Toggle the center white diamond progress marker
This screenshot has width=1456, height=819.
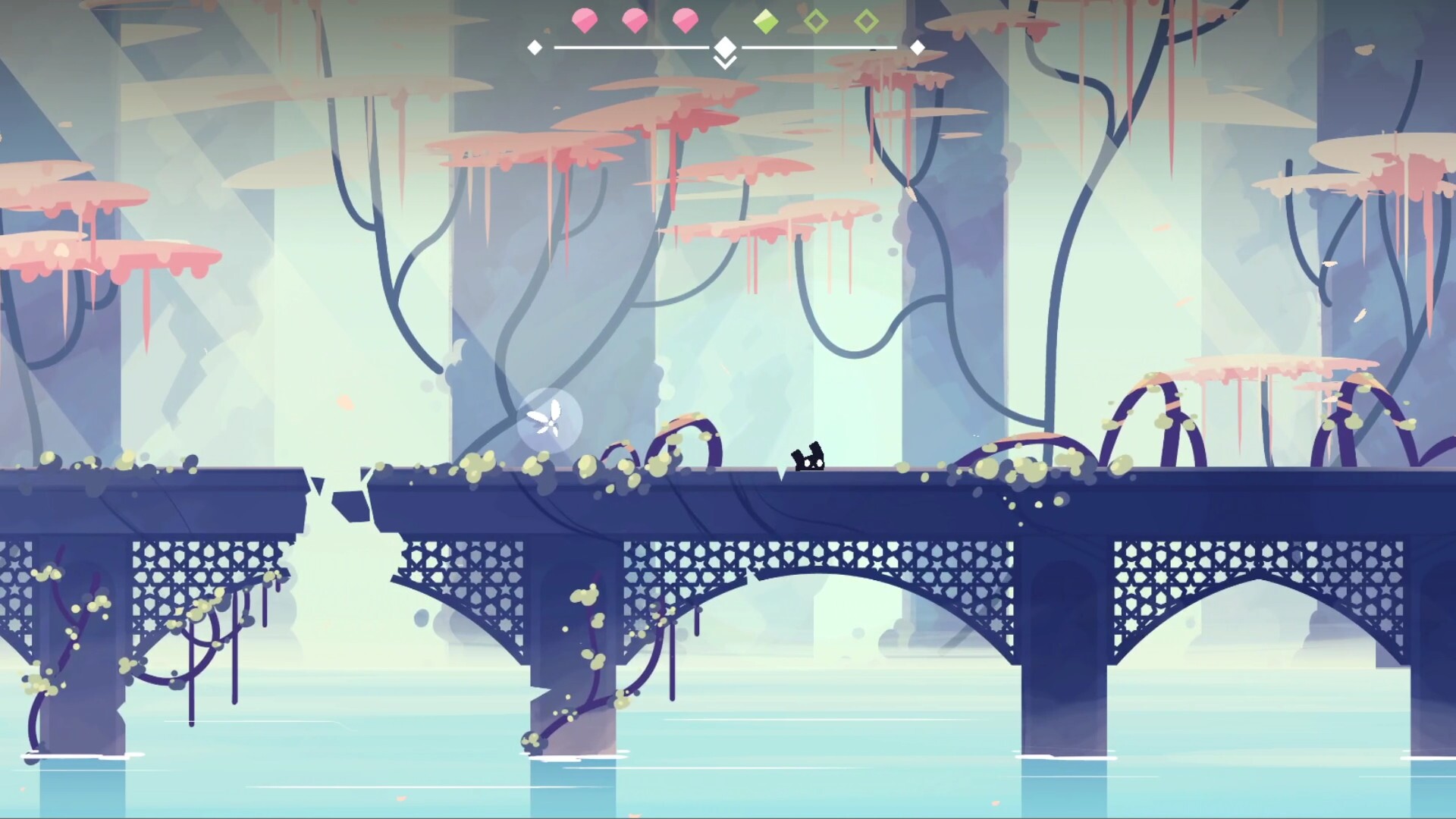[x=726, y=45]
